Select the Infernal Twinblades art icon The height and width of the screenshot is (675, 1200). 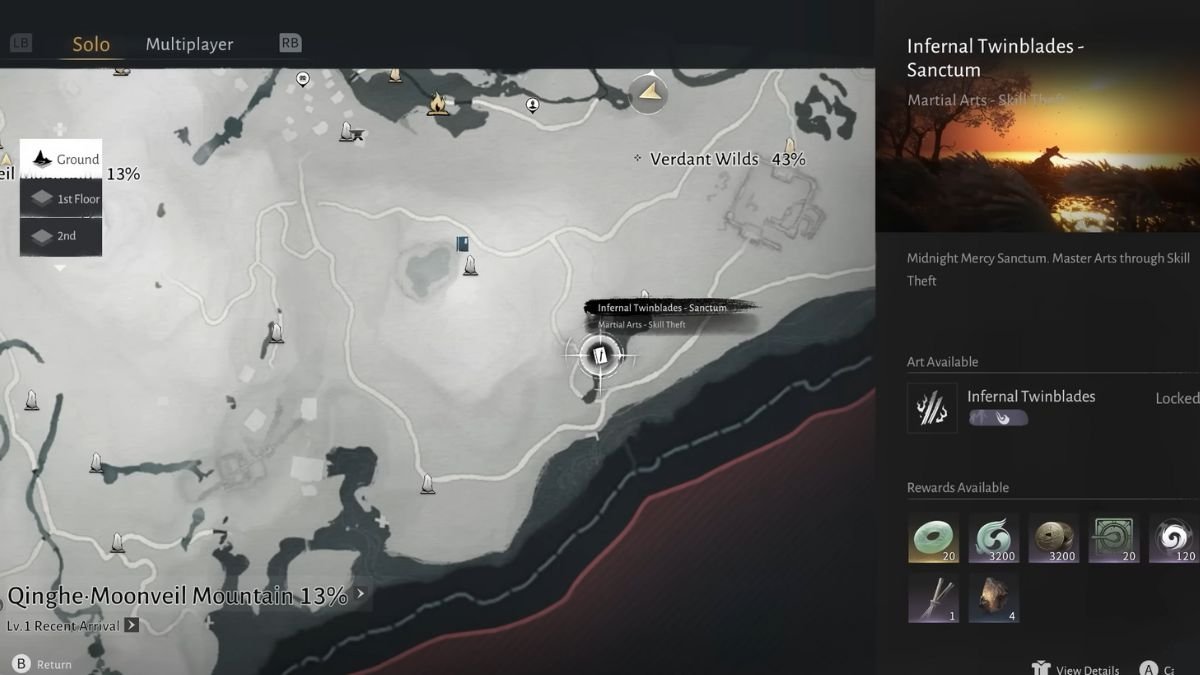tap(932, 408)
